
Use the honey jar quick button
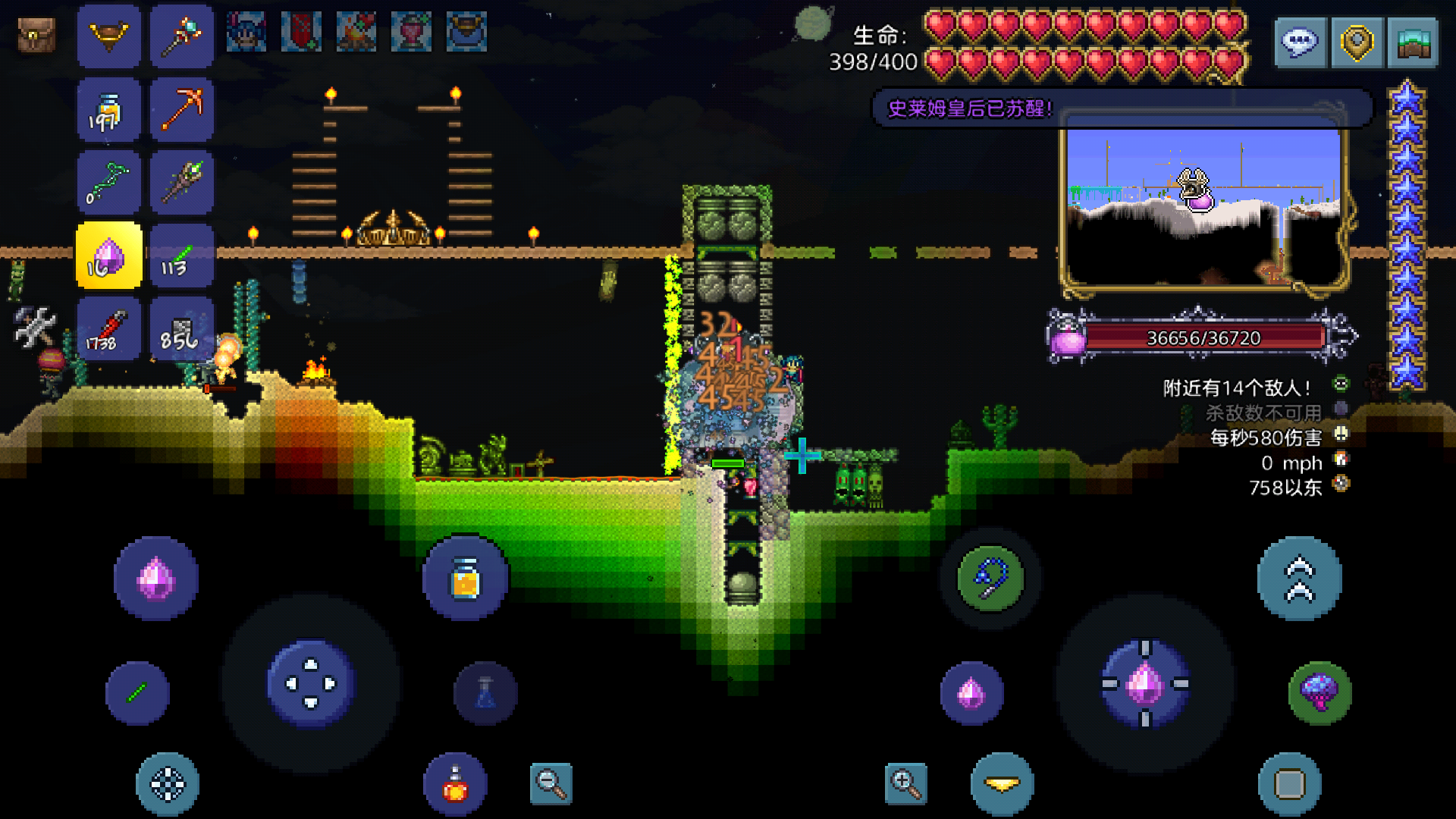click(465, 579)
